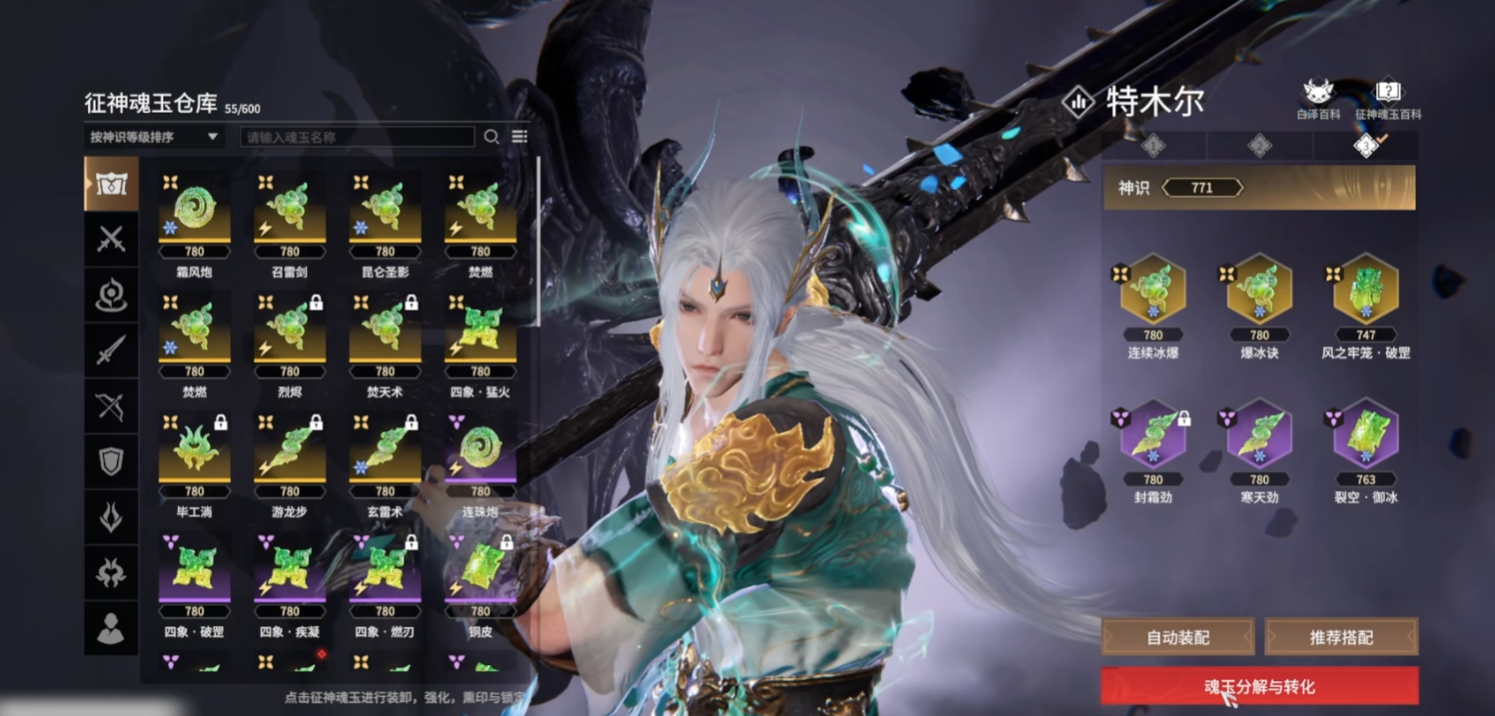Image resolution: width=1495 pixels, height=716 pixels.
Task: Select the 毕工满 soul jade
Action: [194, 455]
